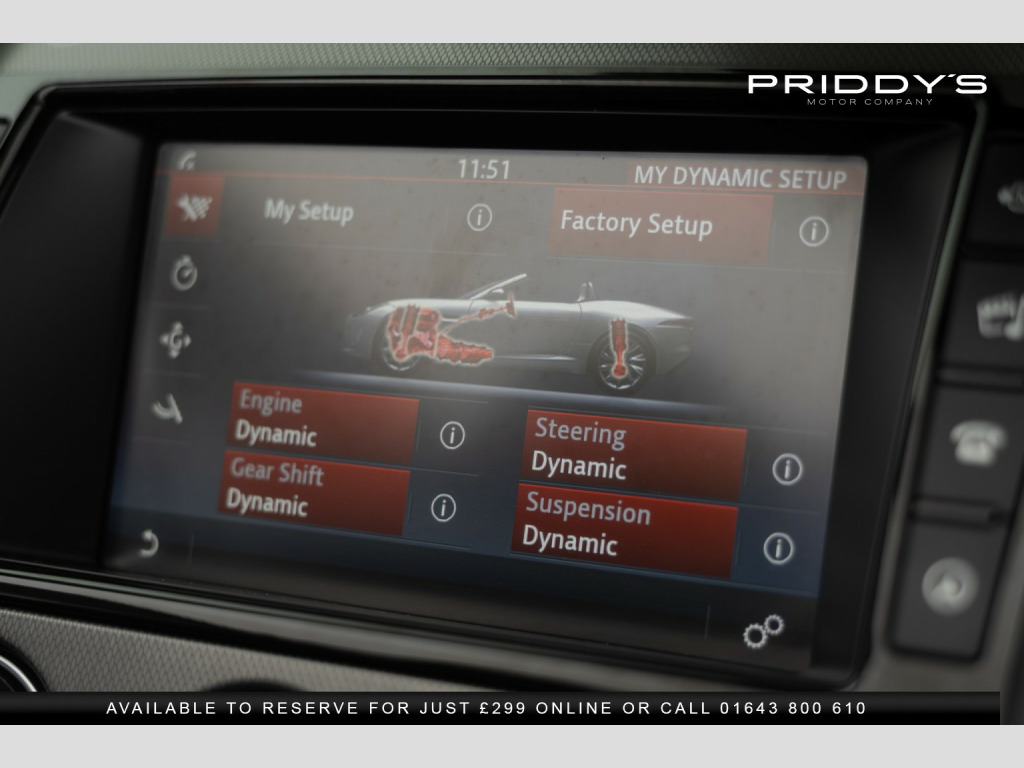The image size is (1024, 768).
Task: Open settings with the gears icon
Action: (x=762, y=631)
